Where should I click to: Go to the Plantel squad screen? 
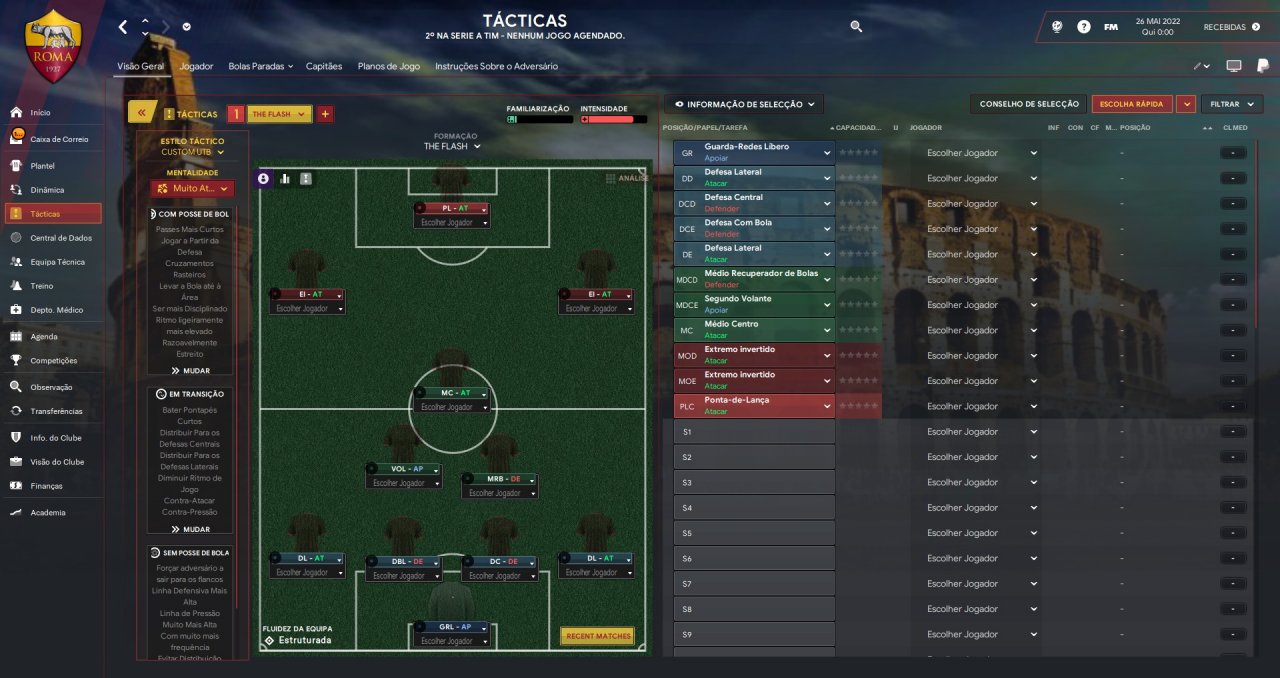pos(43,165)
